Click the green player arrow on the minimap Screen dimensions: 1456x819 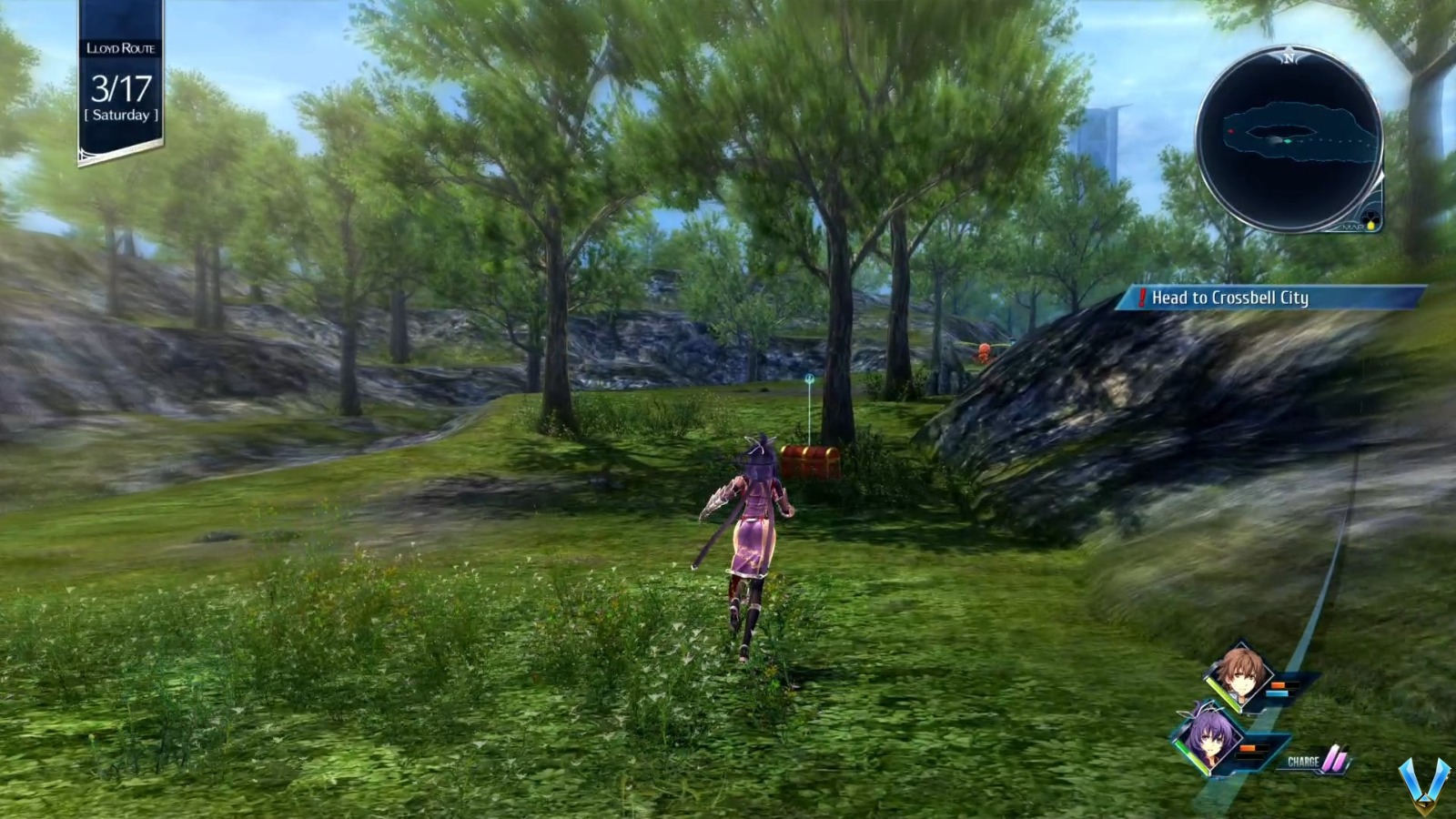click(x=1288, y=141)
